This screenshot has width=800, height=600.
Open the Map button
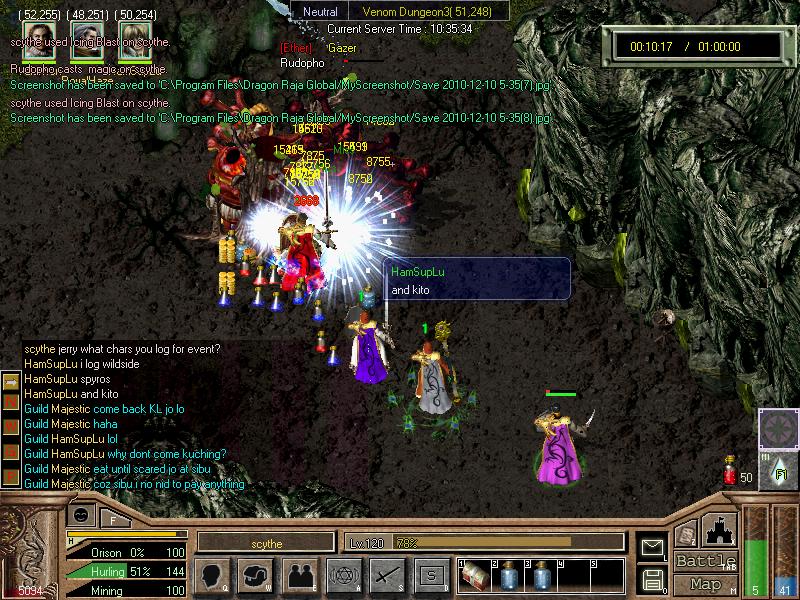(x=705, y=584)
